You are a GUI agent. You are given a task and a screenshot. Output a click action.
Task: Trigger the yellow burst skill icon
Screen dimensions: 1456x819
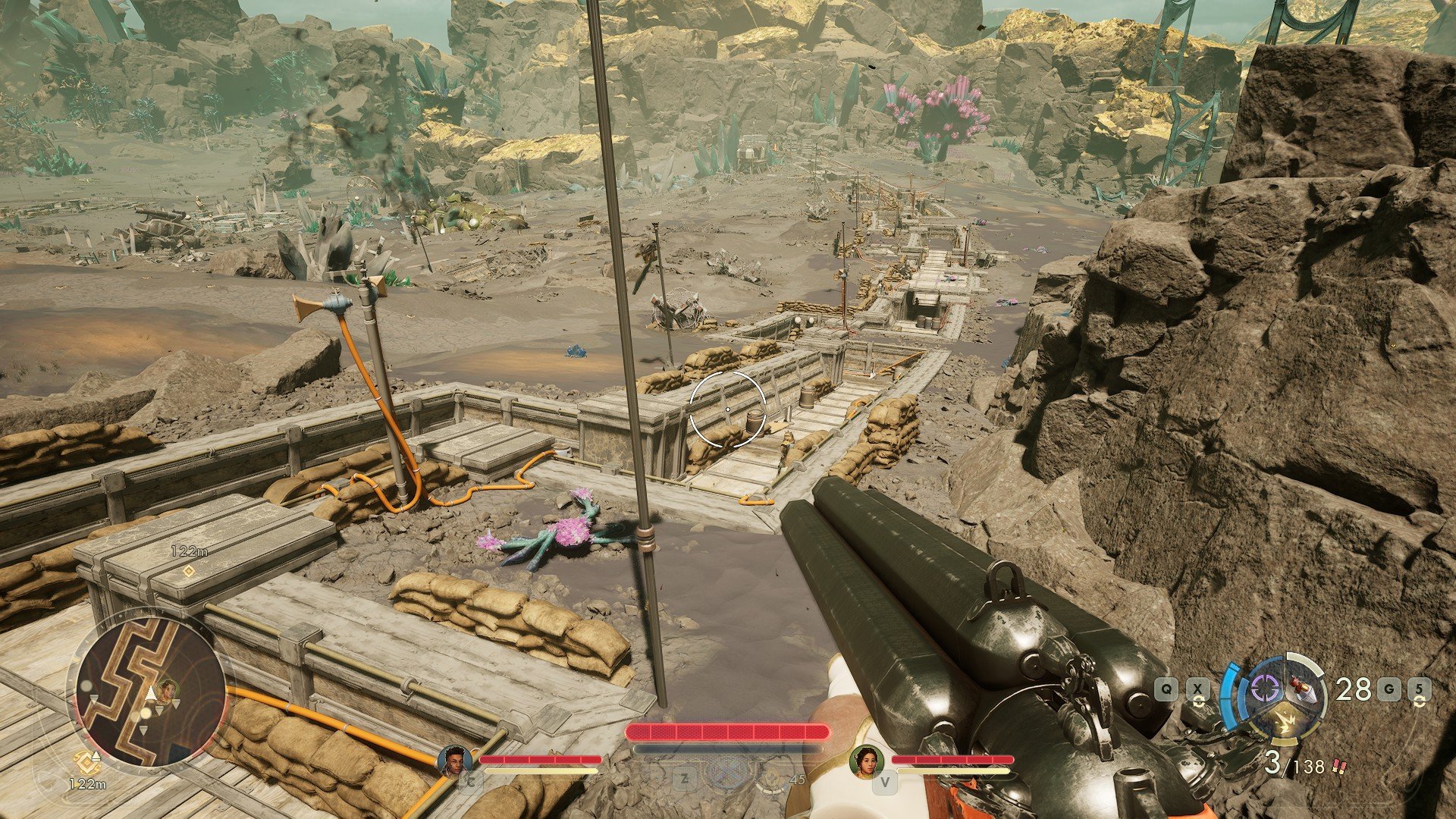tap(1285, 722)
